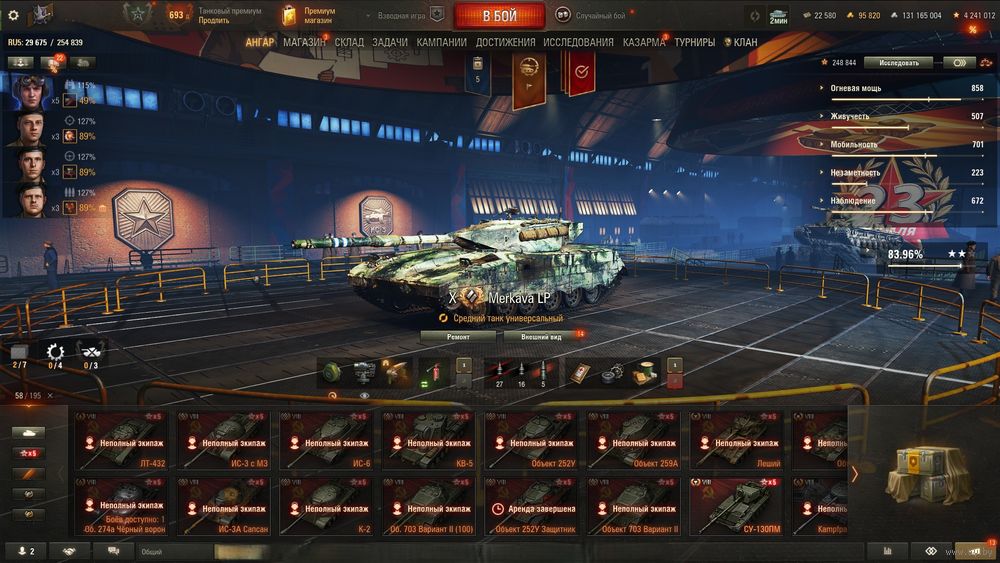The width and height of the screenshot is (1000, 563).
Task: Start battle with the В БОЙ button
Action: tap(499, 16)
